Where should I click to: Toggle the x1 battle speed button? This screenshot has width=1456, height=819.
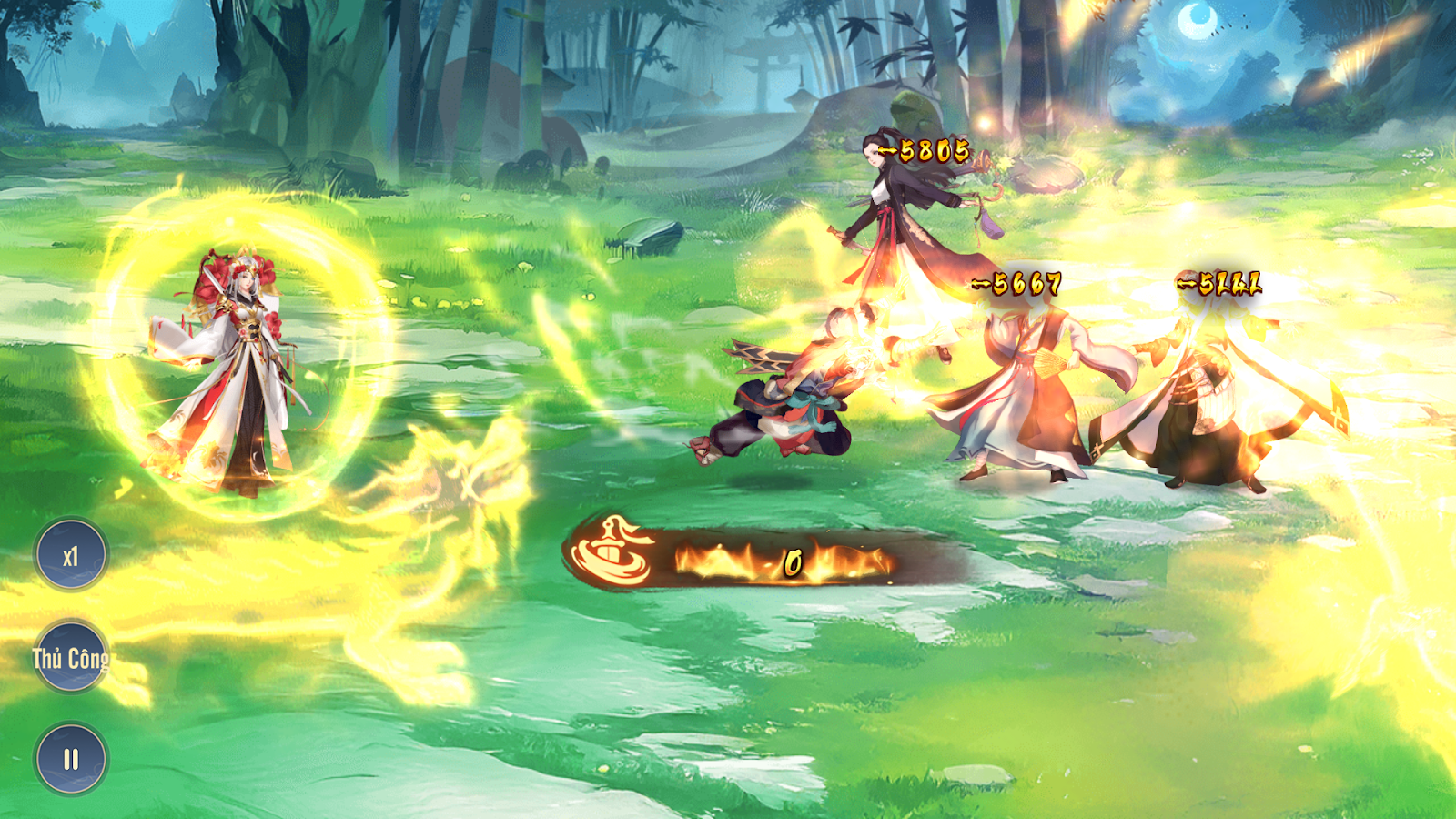click(71, 555)
